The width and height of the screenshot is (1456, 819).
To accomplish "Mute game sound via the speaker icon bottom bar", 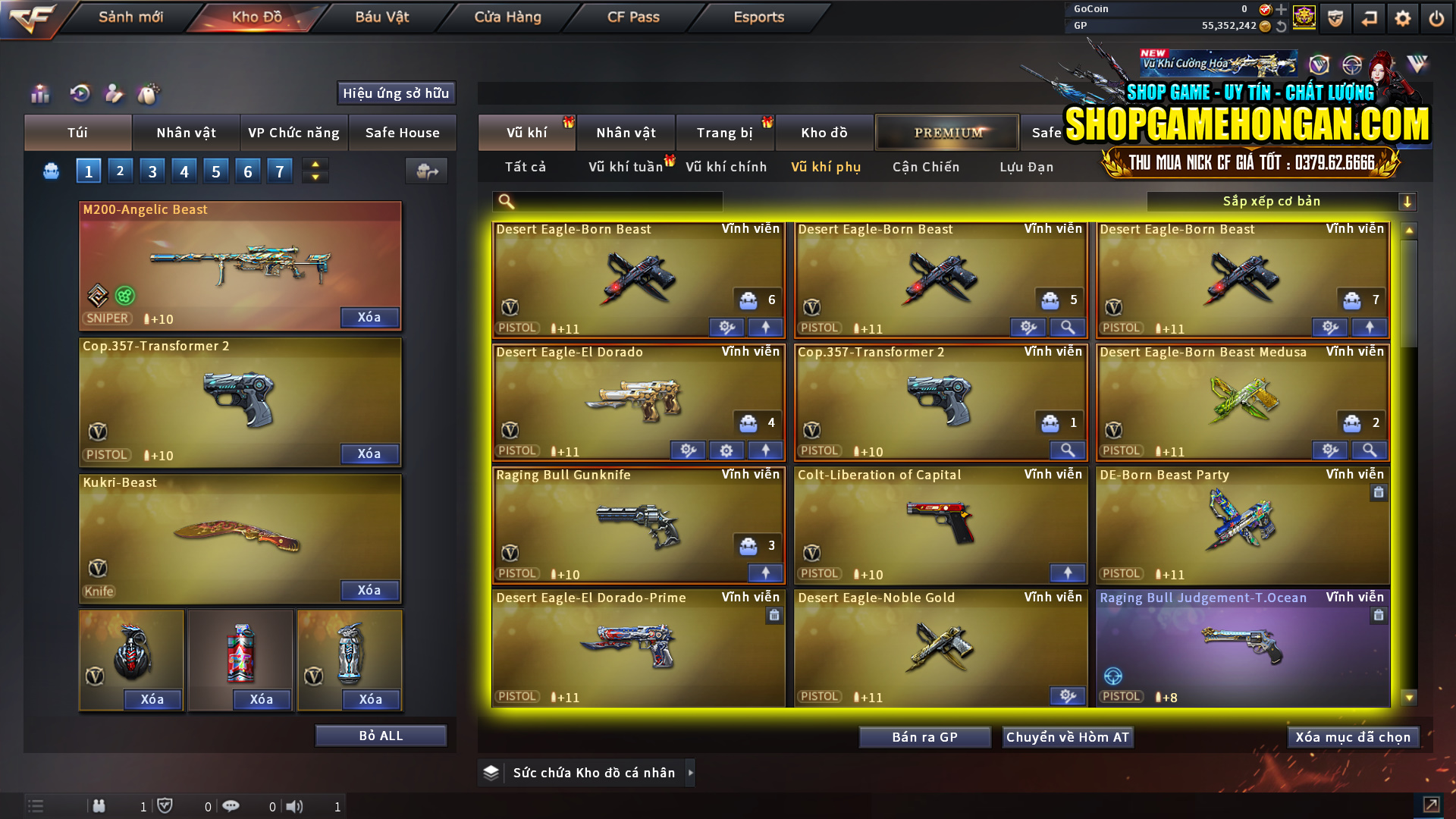I will pos(295,806).
